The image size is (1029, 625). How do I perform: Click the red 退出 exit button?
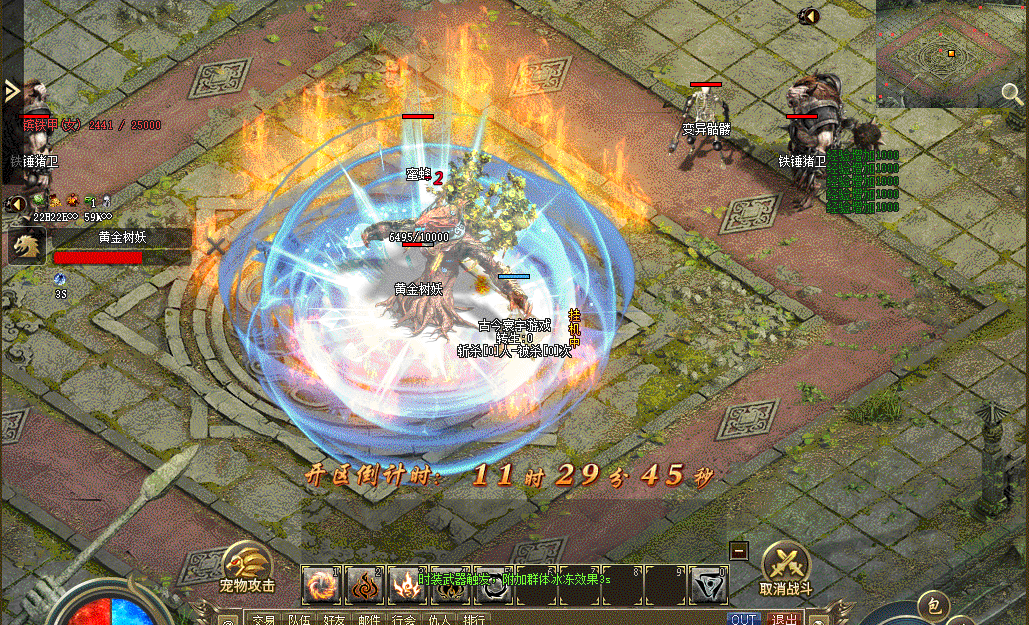pos(784,619)
